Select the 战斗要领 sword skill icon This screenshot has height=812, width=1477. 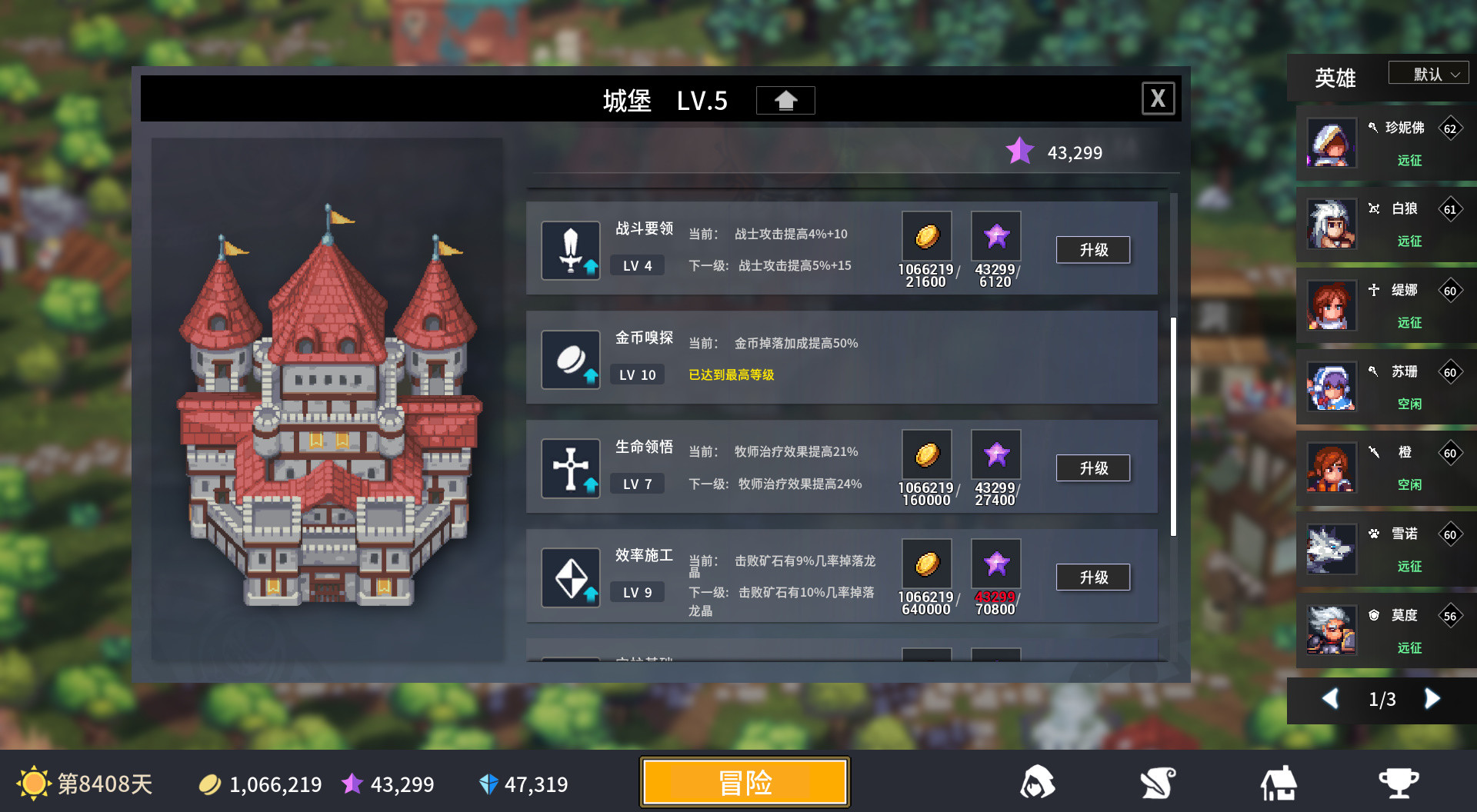tap(570, 249)
